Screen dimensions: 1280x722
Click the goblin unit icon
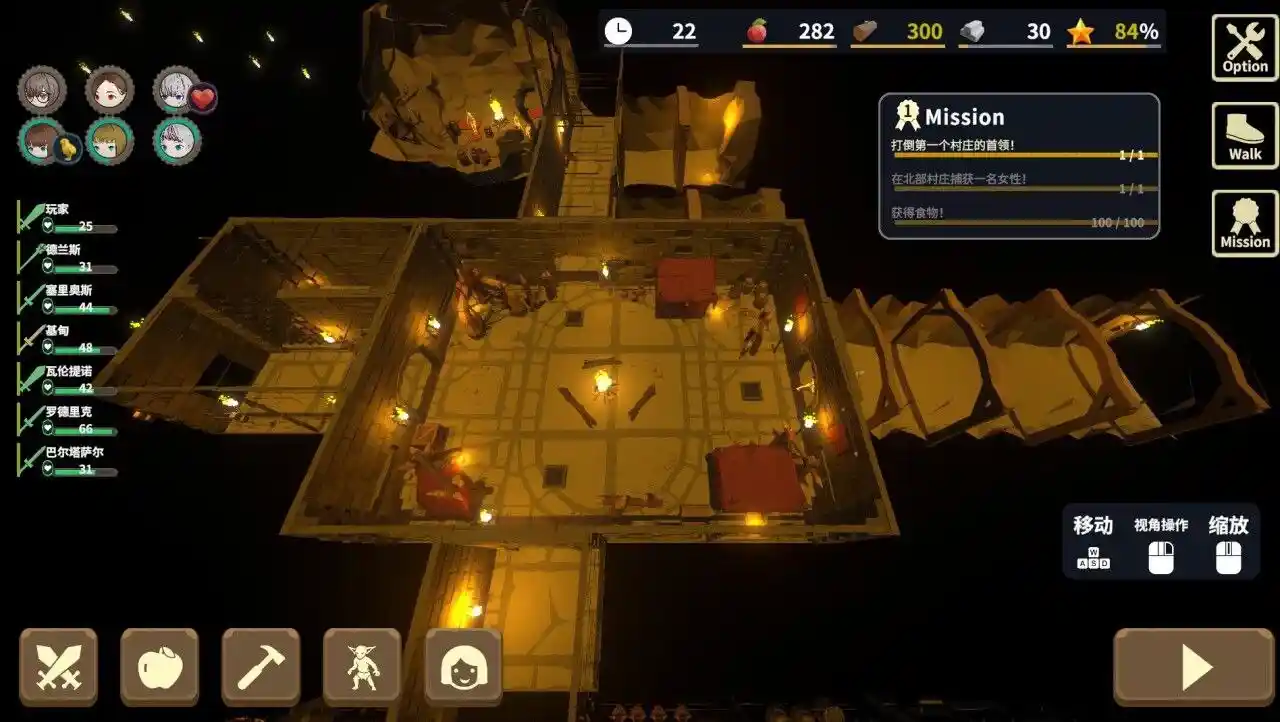click(x=361, y=665)
